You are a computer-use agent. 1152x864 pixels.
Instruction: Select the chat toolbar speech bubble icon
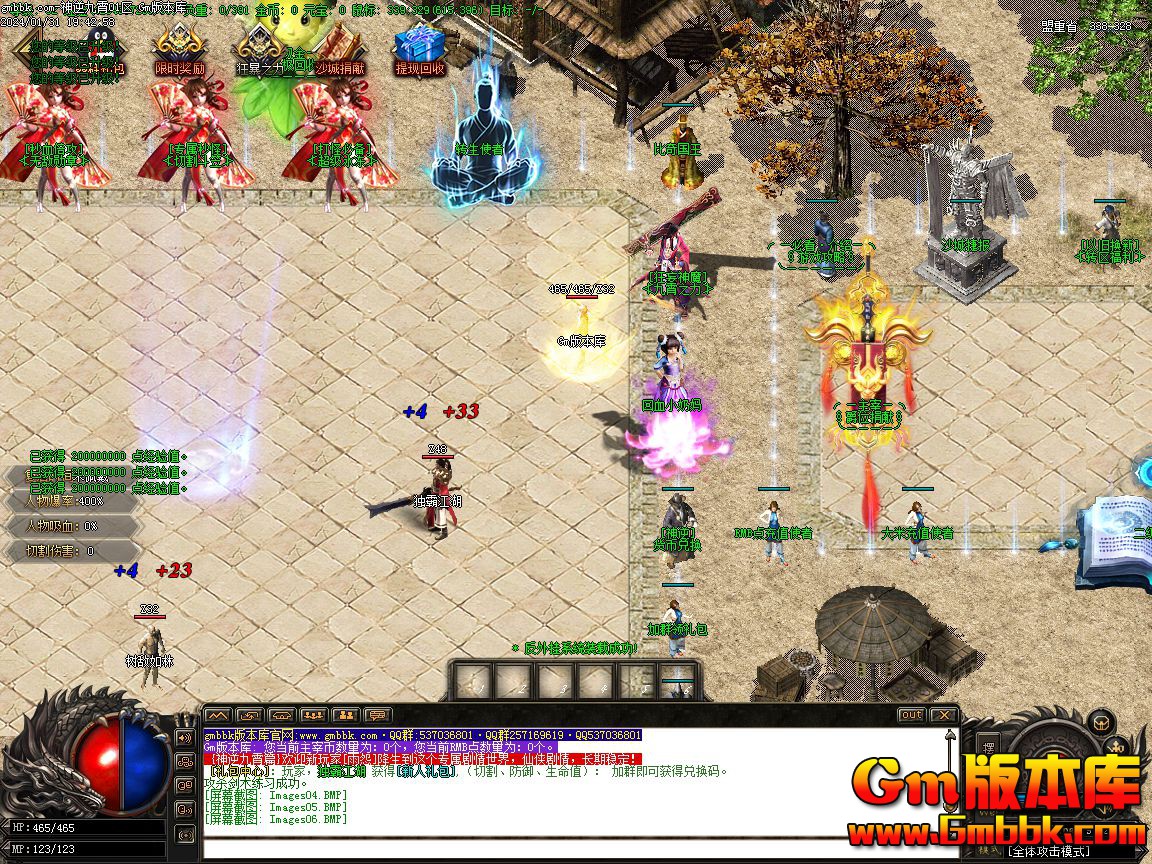(377, 715)
